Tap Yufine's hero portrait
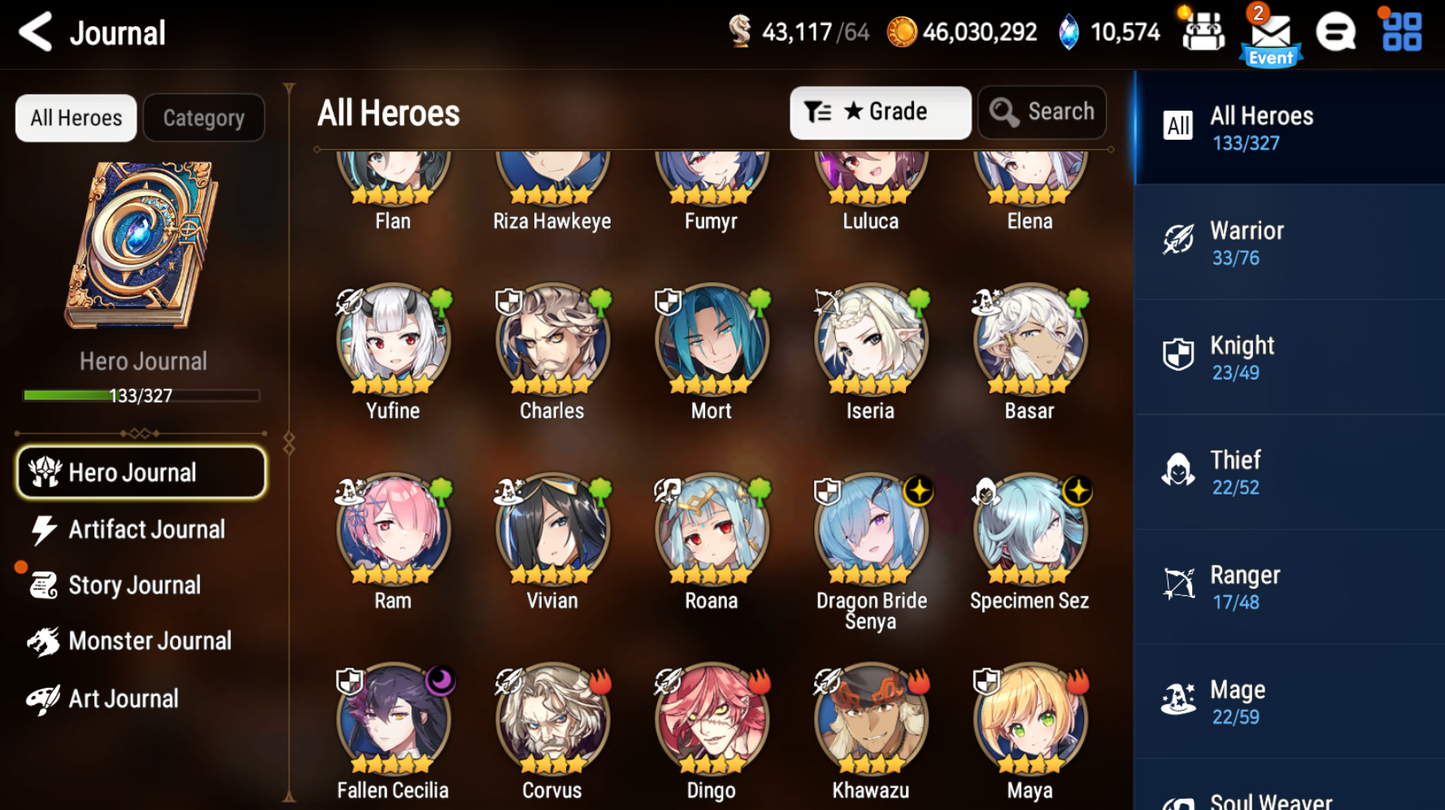Viewport: 1445px width, 810px height. [x=392, y=340]
